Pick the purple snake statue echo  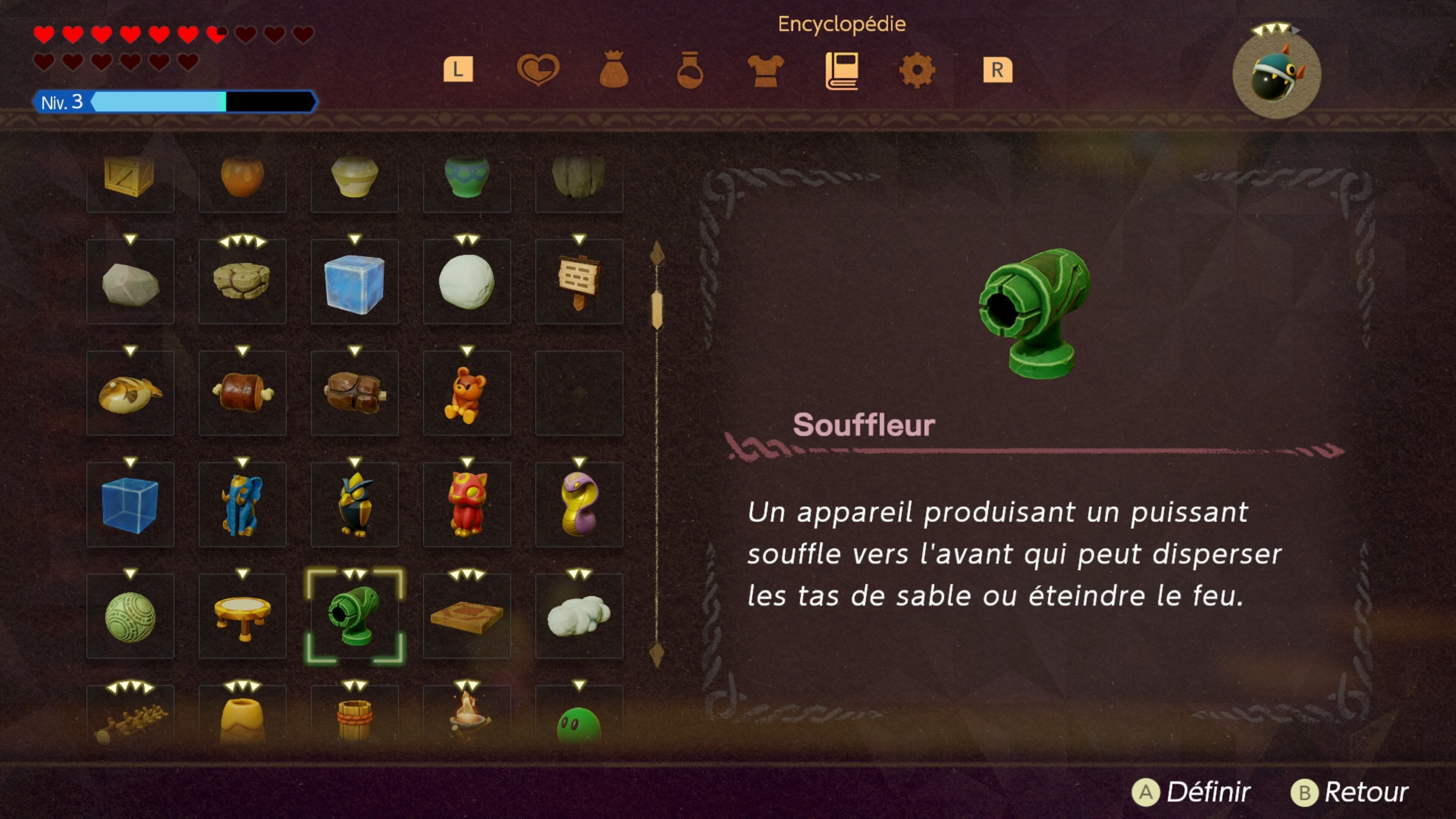[x=579, y=505]
